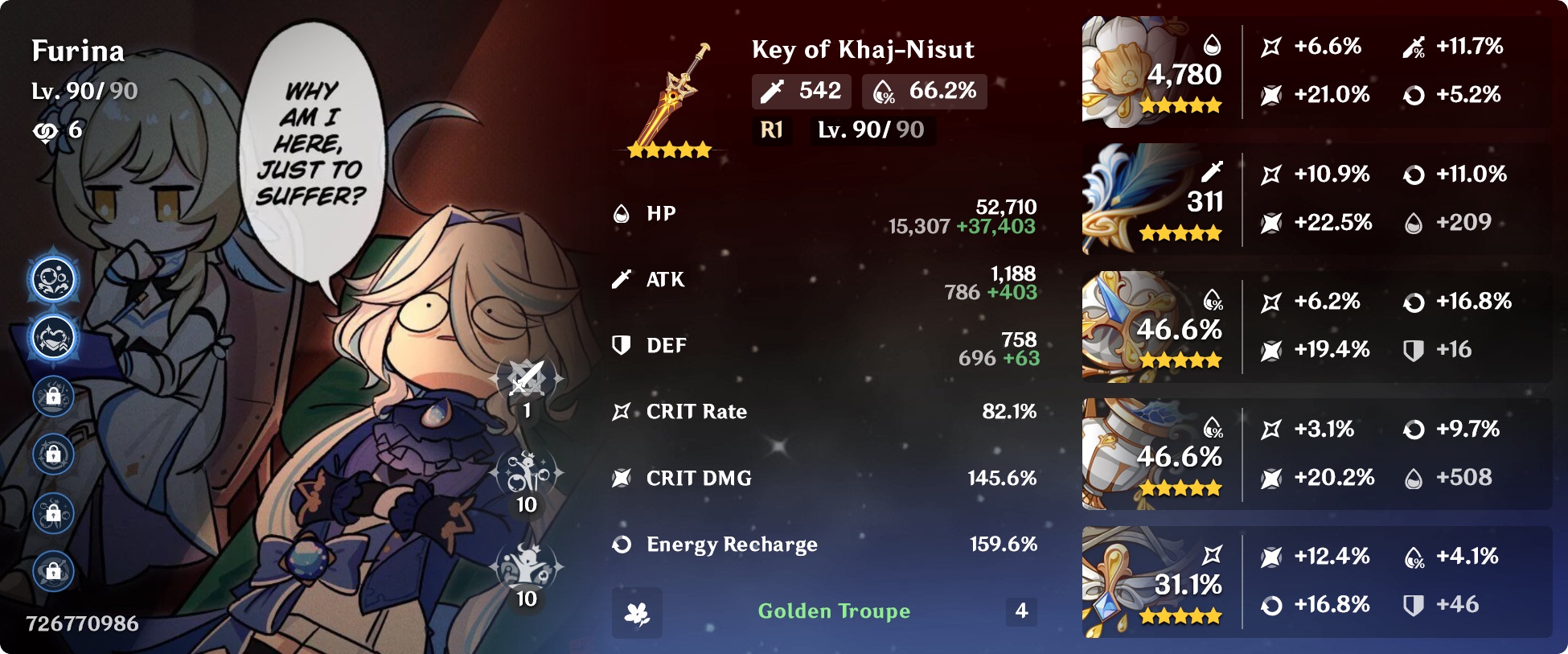Show the Golden Troupe set bonus
1568x654 pixels.
pos(833,611)
